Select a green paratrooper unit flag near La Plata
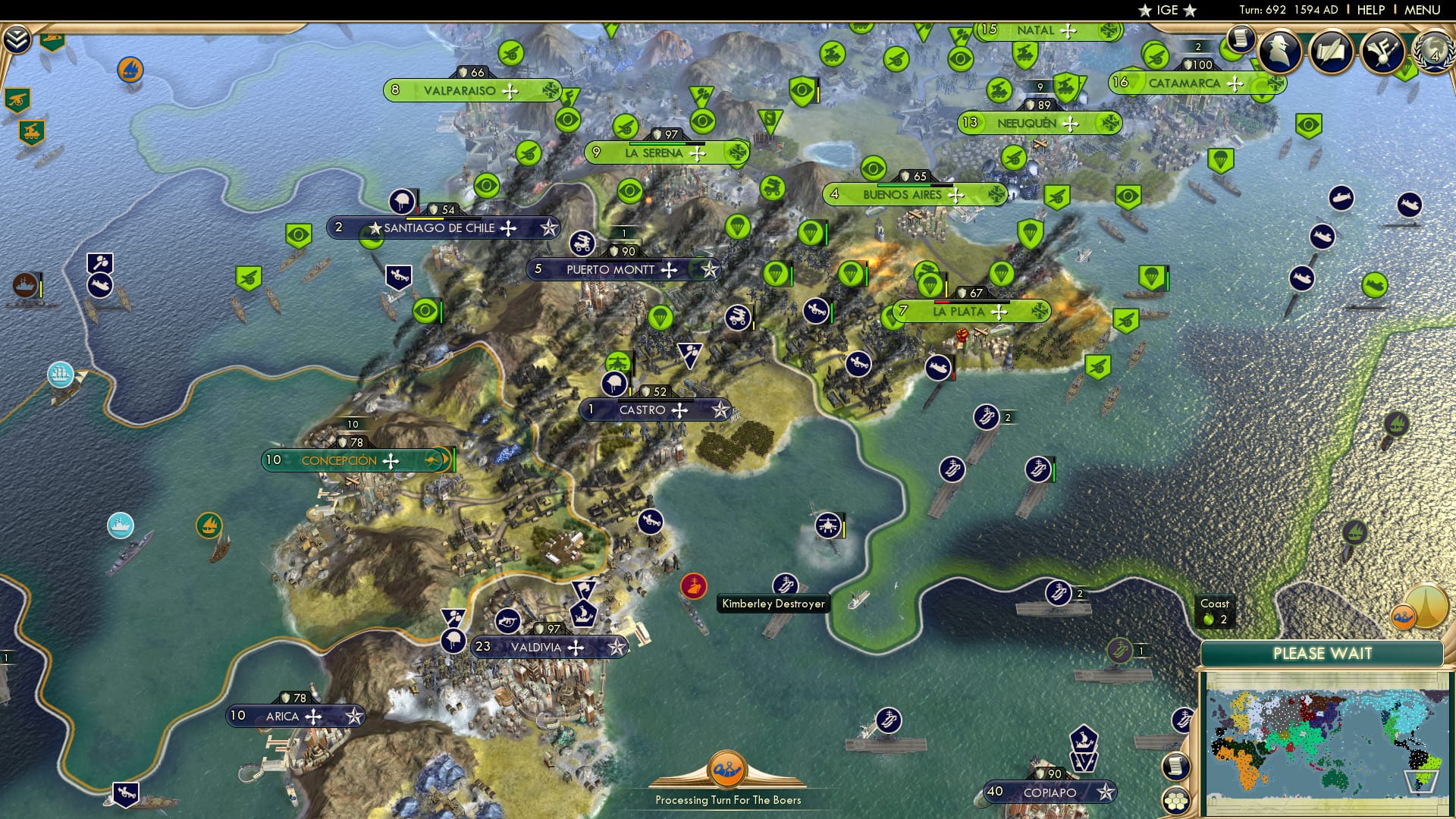 pyautogui.click(x=1003, y=274)
